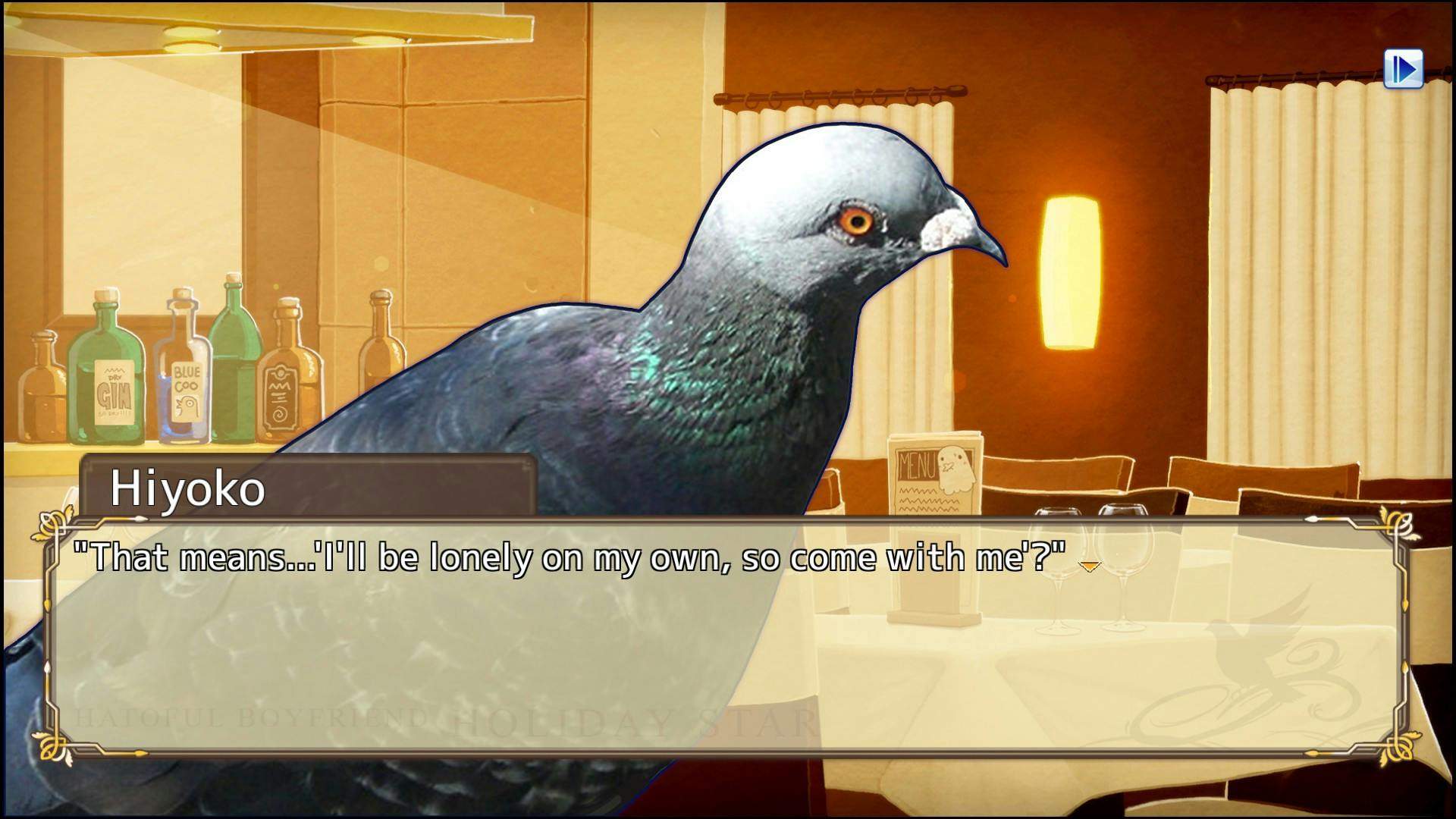Click the blue skip-forward button
Screen dimensions: 1456x819
(1403, 70)
